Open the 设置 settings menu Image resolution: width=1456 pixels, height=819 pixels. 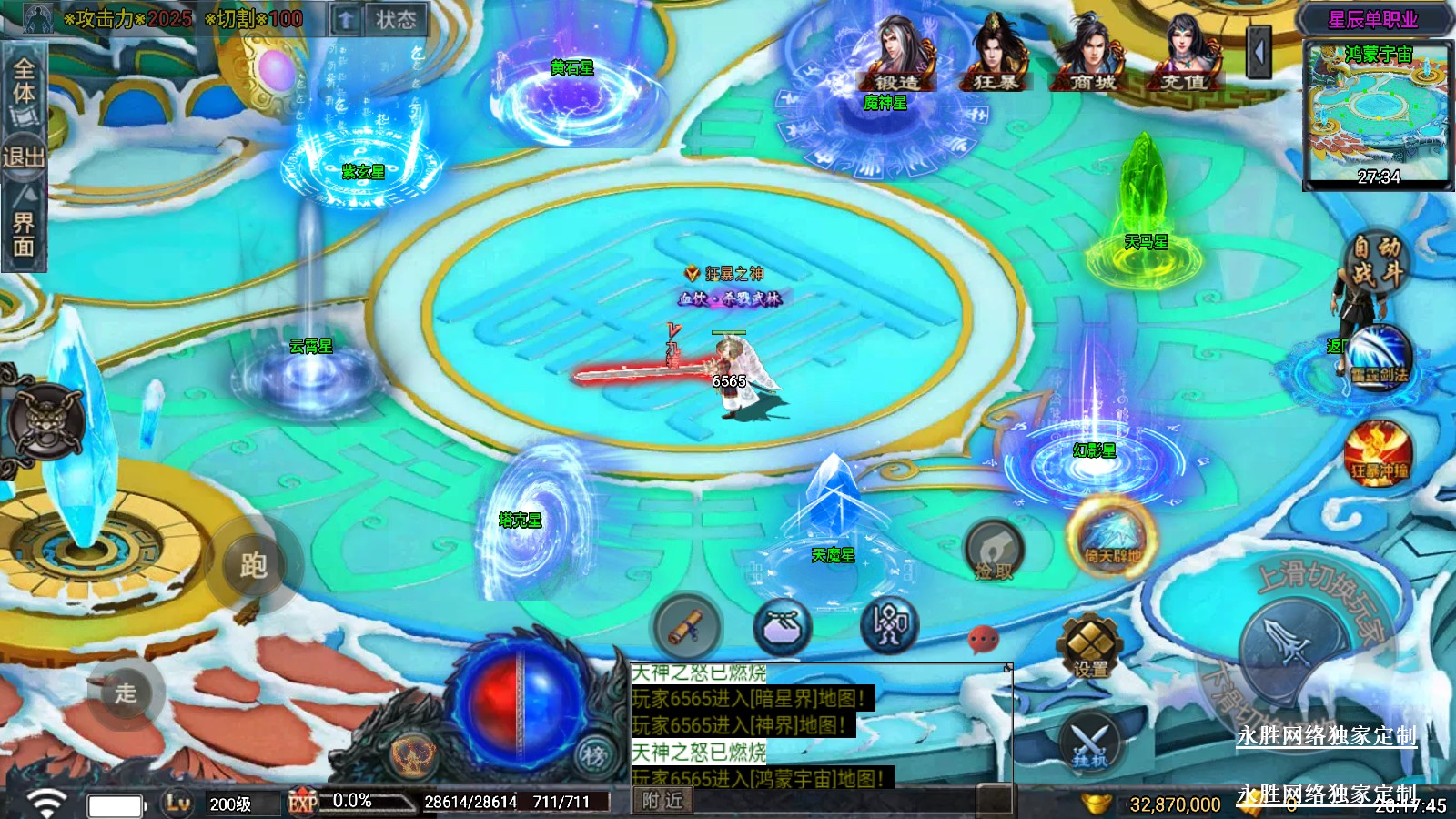pos(1090,645)
